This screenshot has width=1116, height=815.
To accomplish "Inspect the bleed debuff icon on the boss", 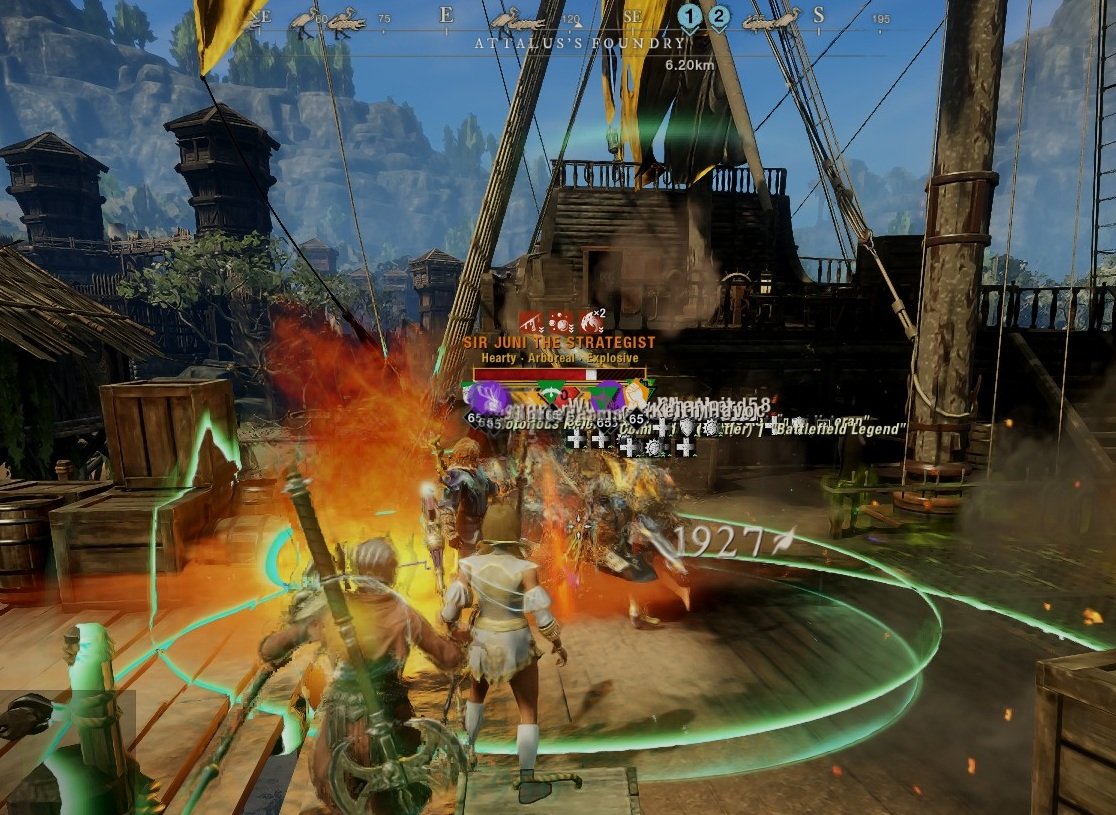I will (530, 322).
